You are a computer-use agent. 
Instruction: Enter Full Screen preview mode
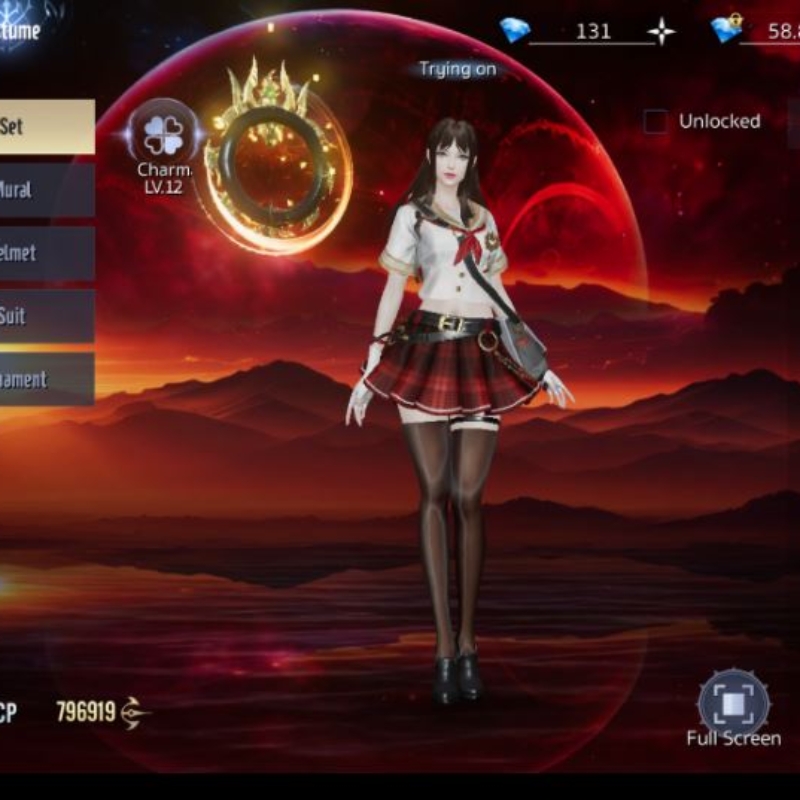pyautogui.click(x=733, y=702)
